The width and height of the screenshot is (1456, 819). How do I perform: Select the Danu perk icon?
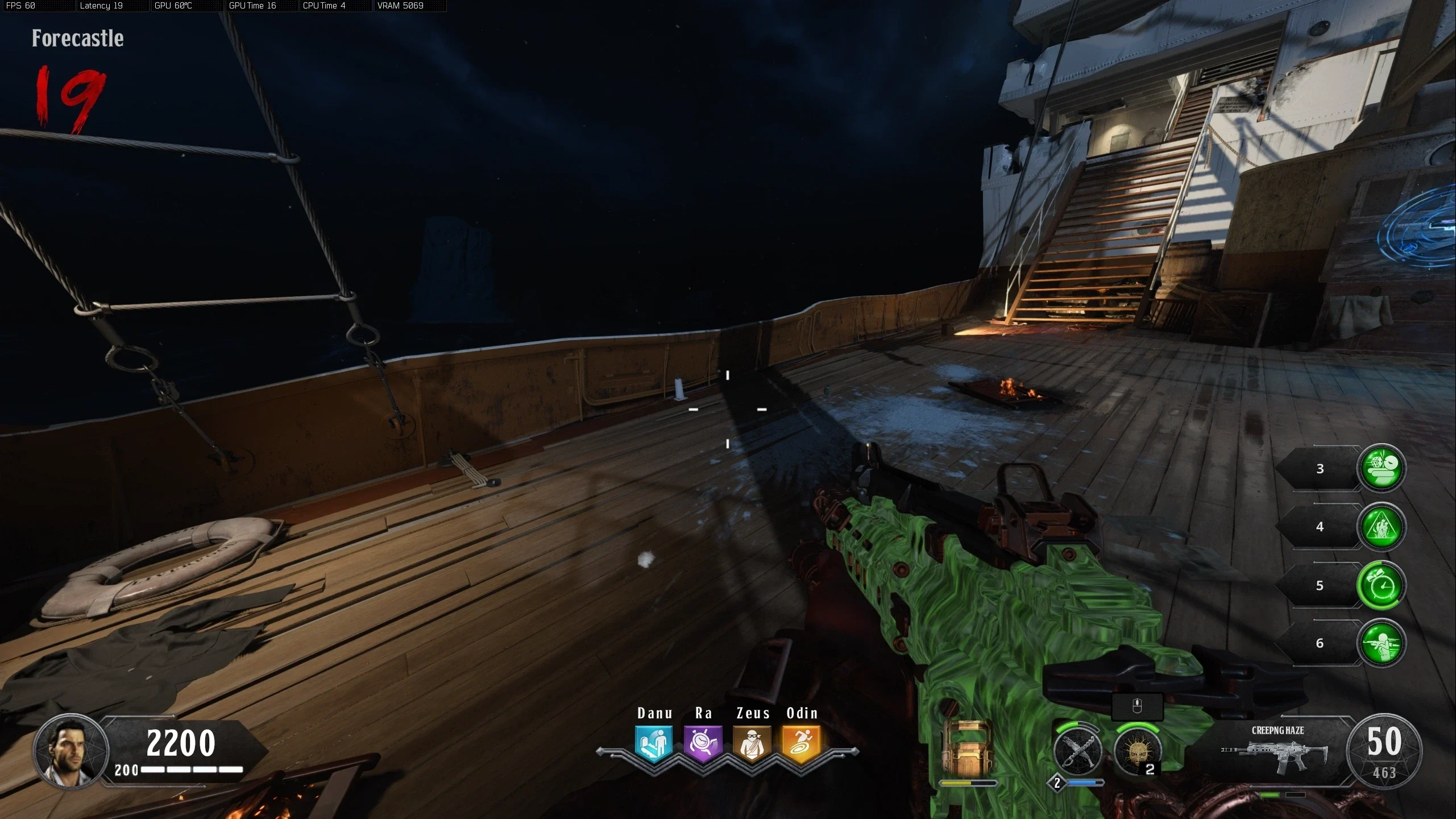point(654,743)
